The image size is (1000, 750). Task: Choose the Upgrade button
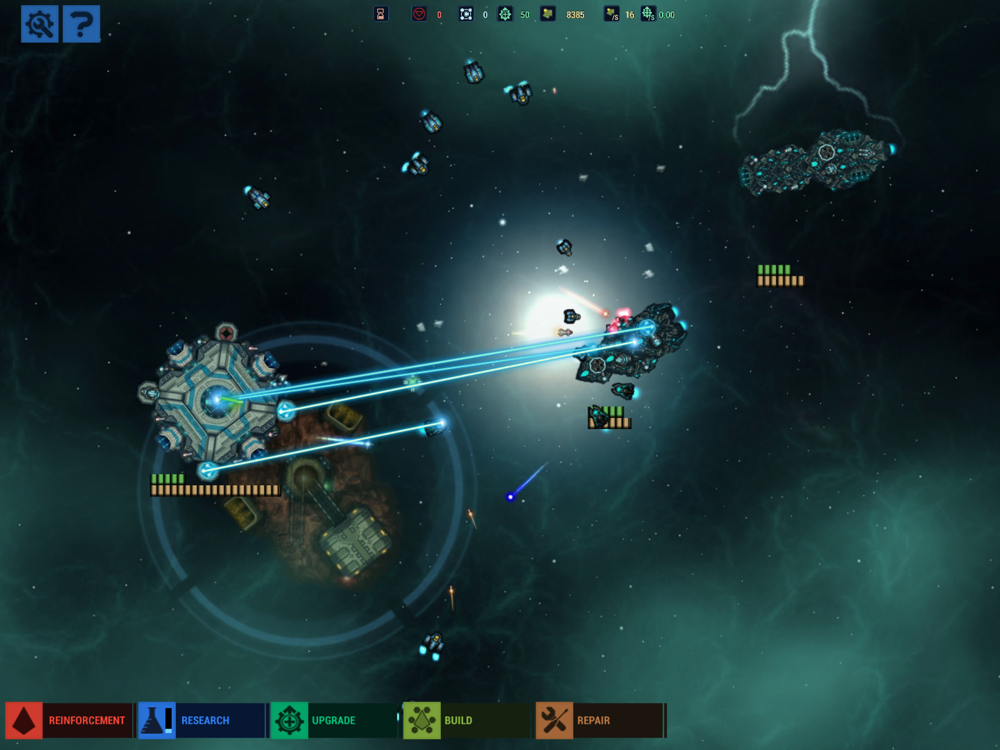point(333,720)
